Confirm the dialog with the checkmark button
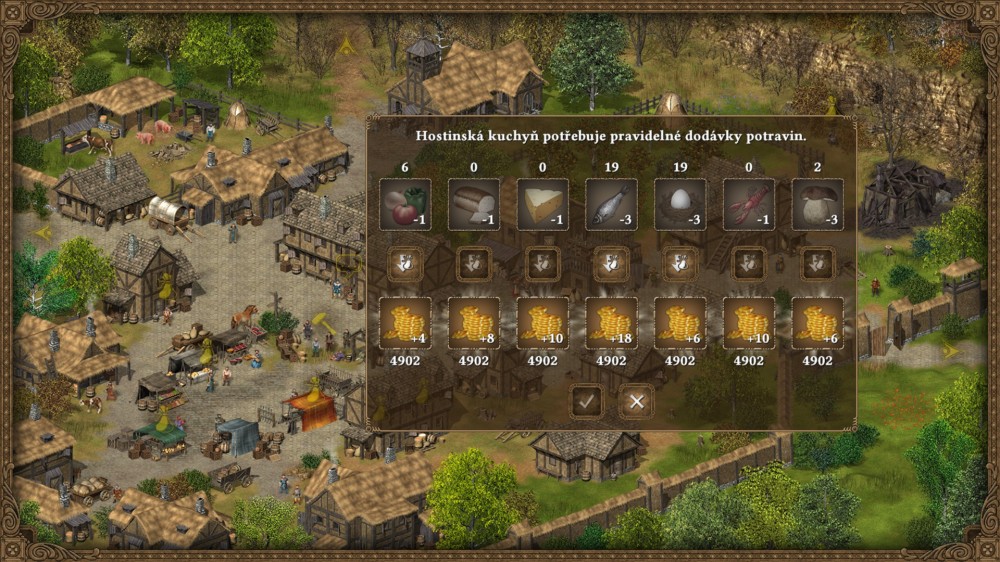This screenshot has width=1000, height=562. coord(586,402)
